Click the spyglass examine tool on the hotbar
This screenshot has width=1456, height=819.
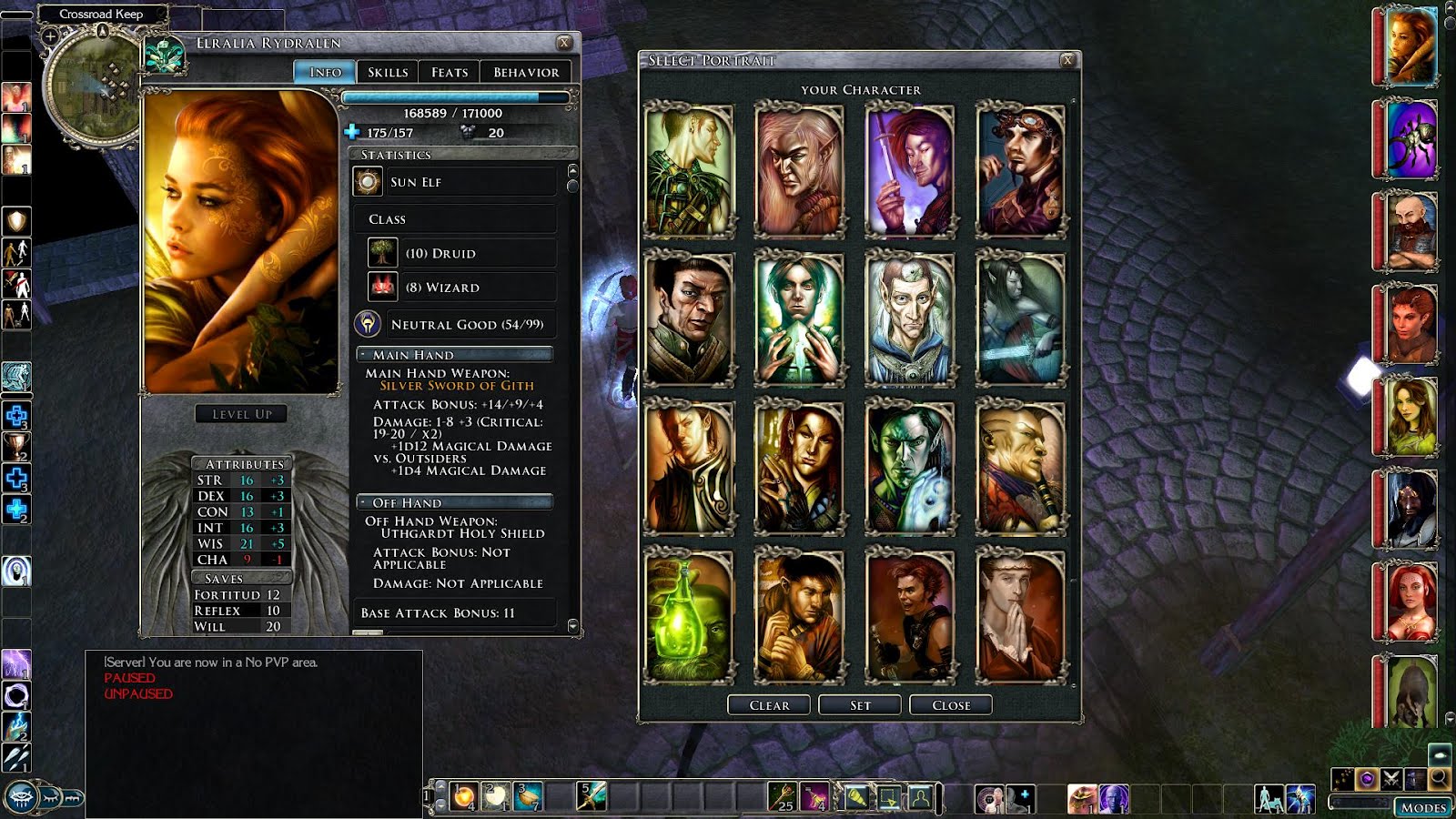click(x=856, y=796)
